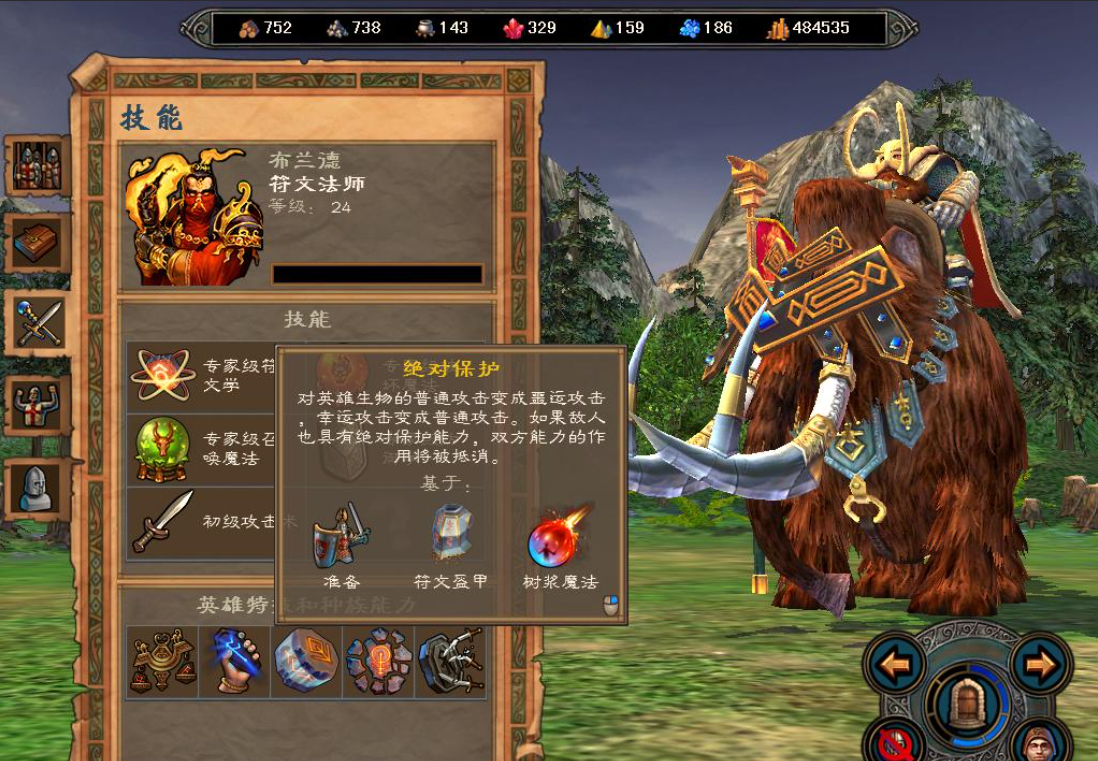
Task: Click the 符文盔甲 armor icon
Action: [x=450, y=534]
